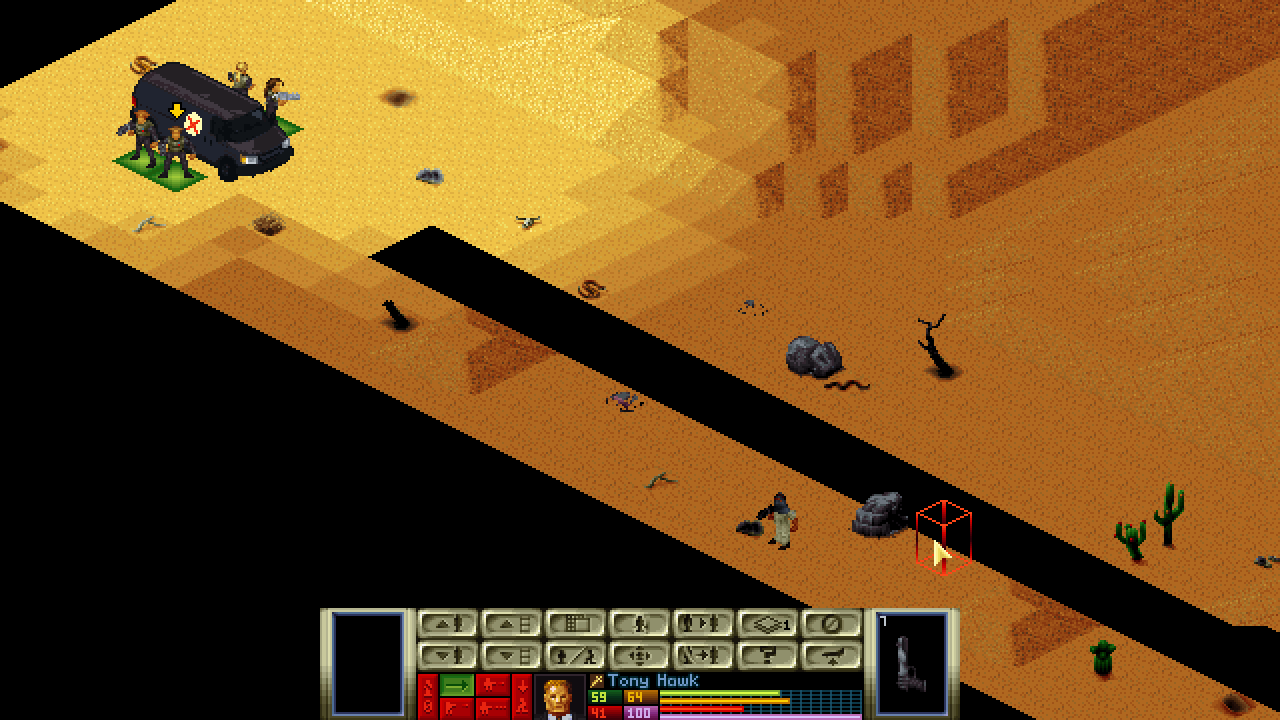Open options with the question mark button

click(767, 656)
